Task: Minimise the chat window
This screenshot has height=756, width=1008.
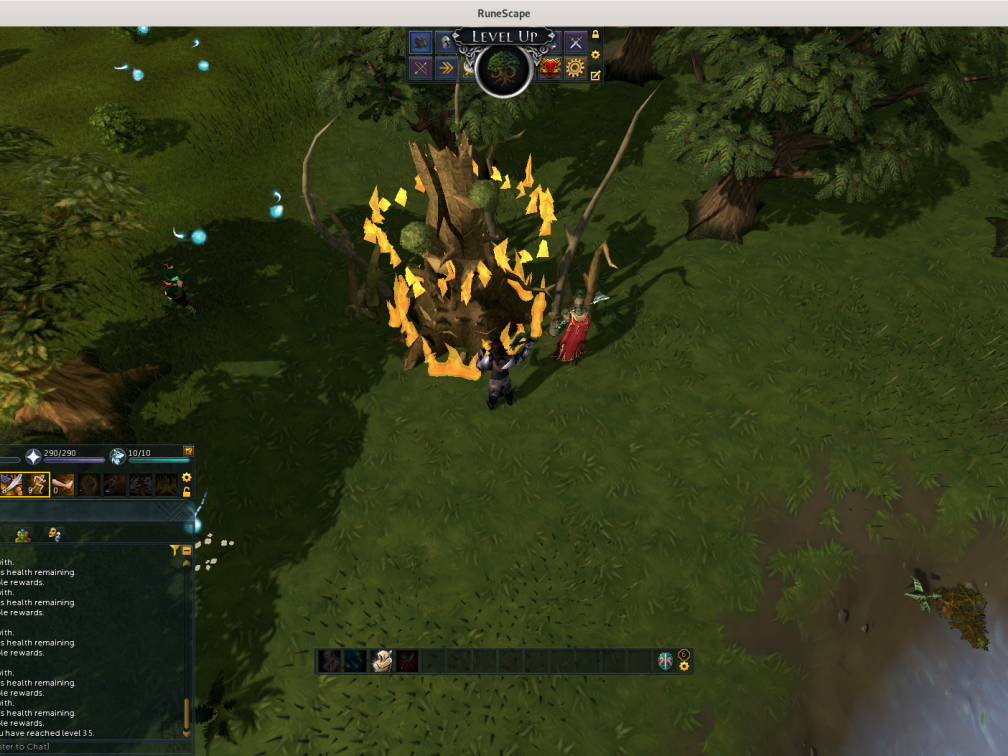Action: [x=187, y=550]
